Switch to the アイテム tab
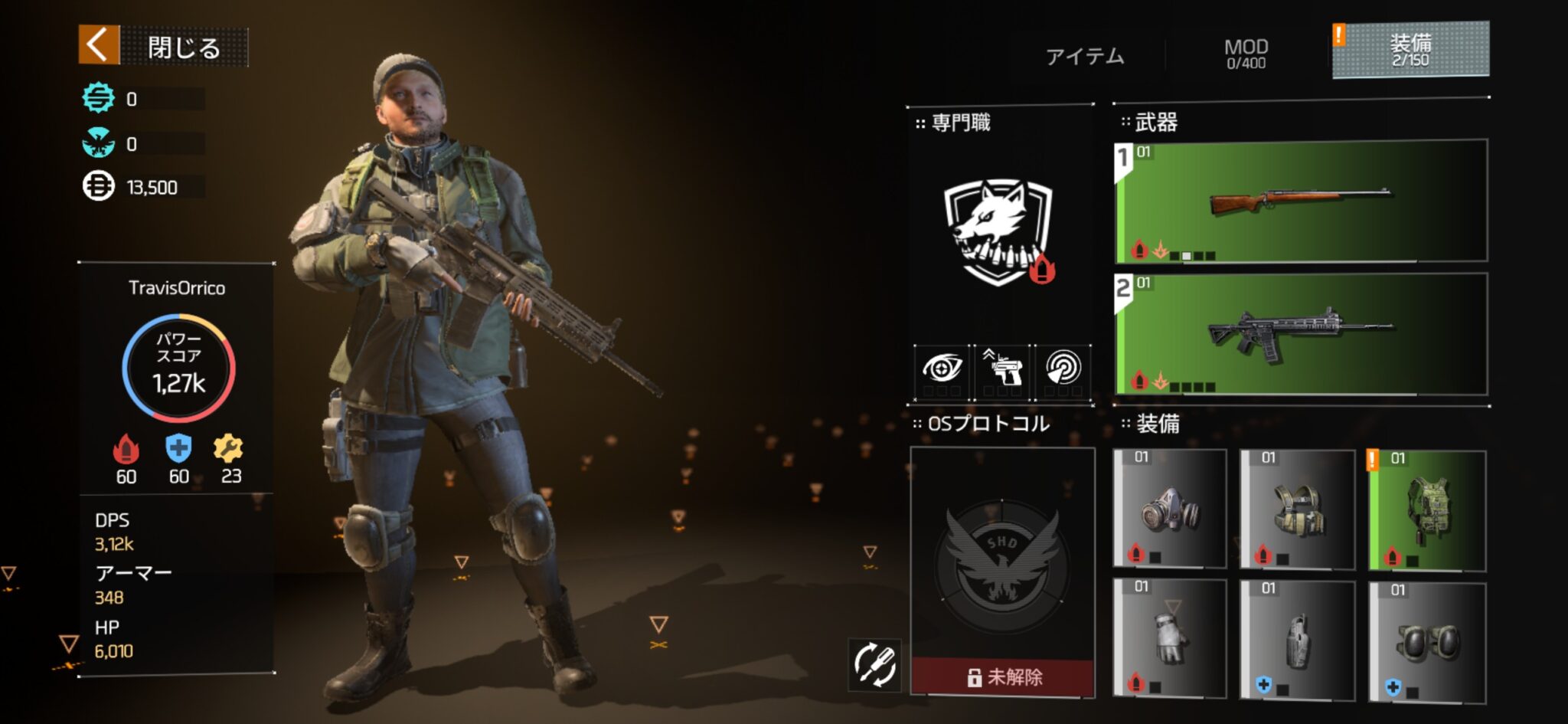The image size is (1568, 724). coord(1085,56)
